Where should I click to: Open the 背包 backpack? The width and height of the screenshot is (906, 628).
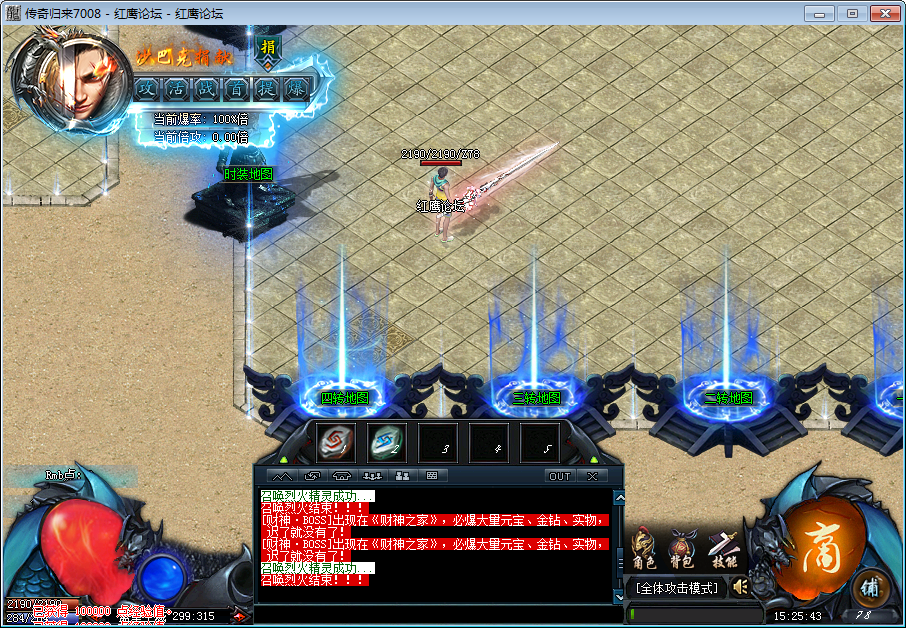pos(682,549)
